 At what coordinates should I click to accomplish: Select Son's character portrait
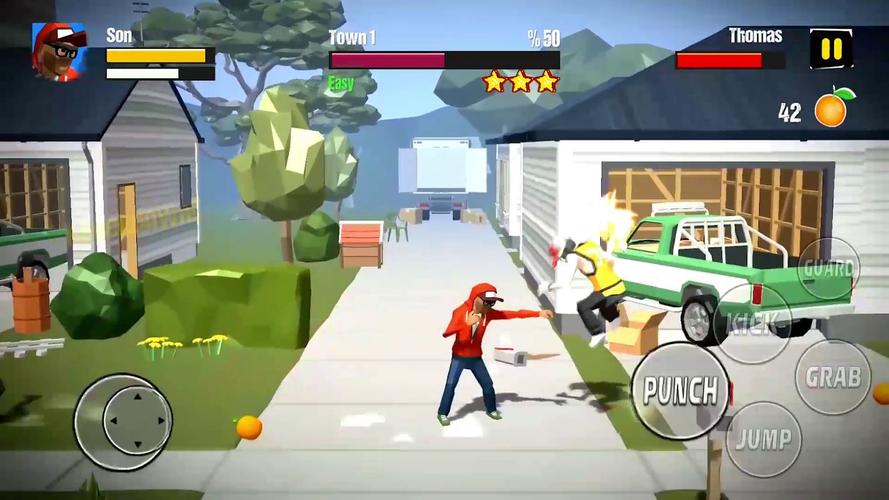point(59,51)
